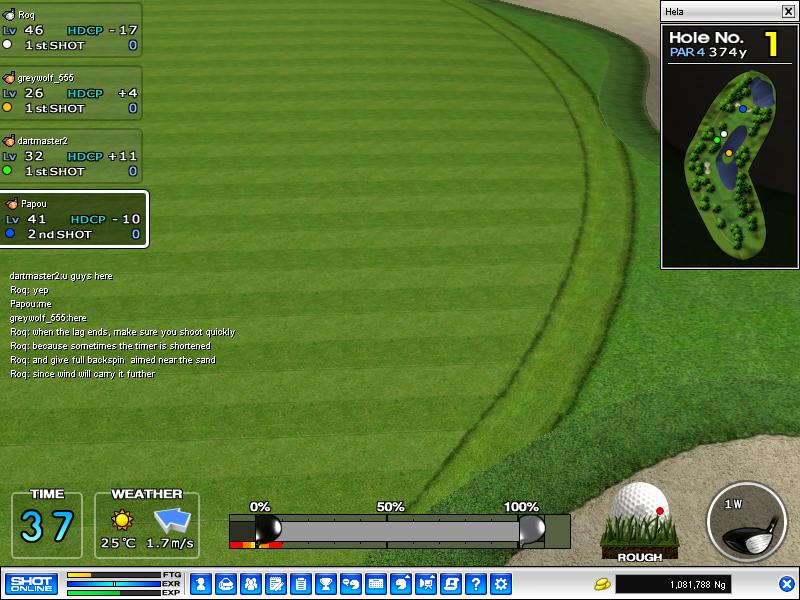The image size is (800, 600).
Task: Select the 1W driver club icon
Action: [x=743, y=520]
